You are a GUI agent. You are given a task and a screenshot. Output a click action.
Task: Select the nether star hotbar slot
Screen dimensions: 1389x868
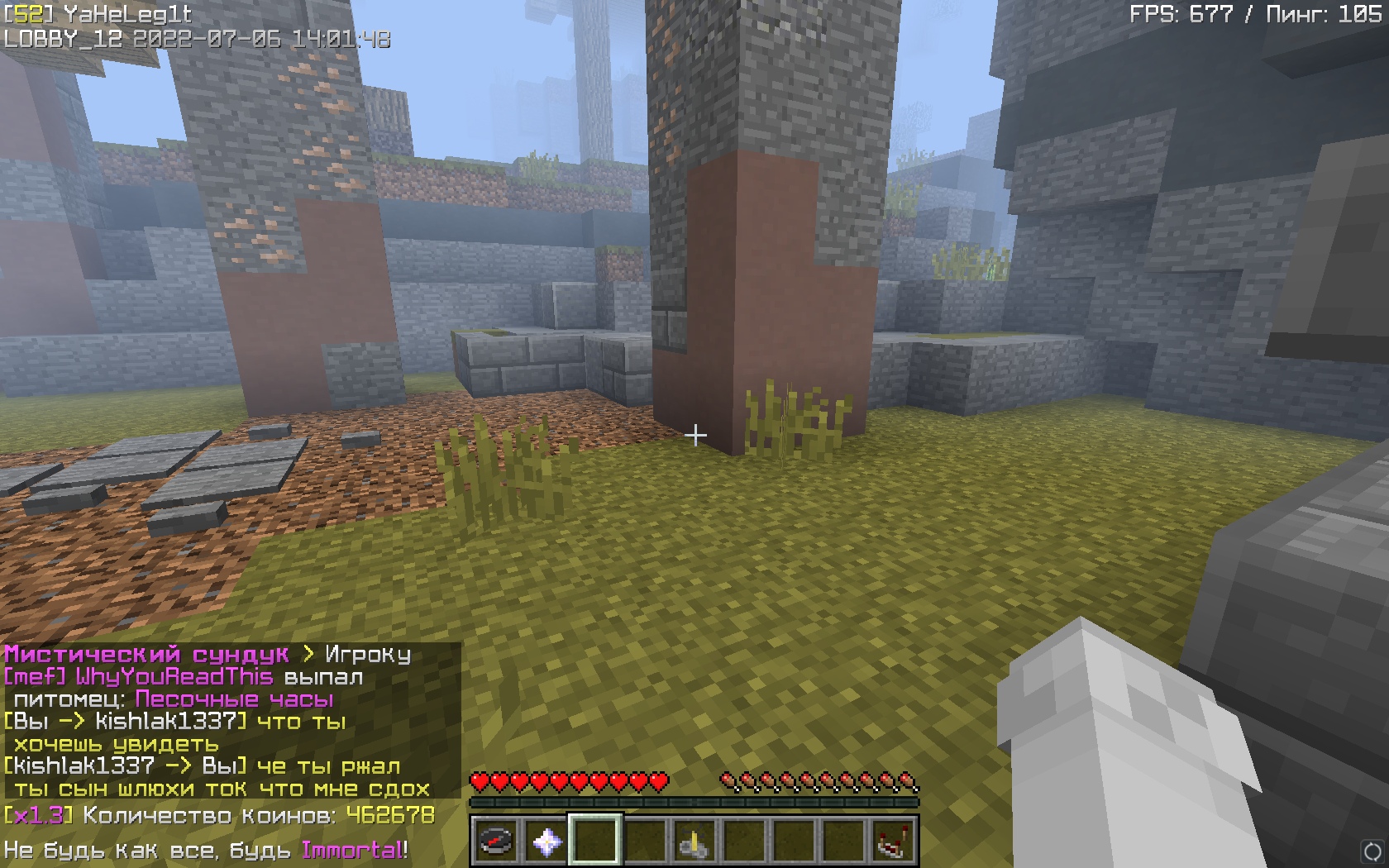click(546, 842)
